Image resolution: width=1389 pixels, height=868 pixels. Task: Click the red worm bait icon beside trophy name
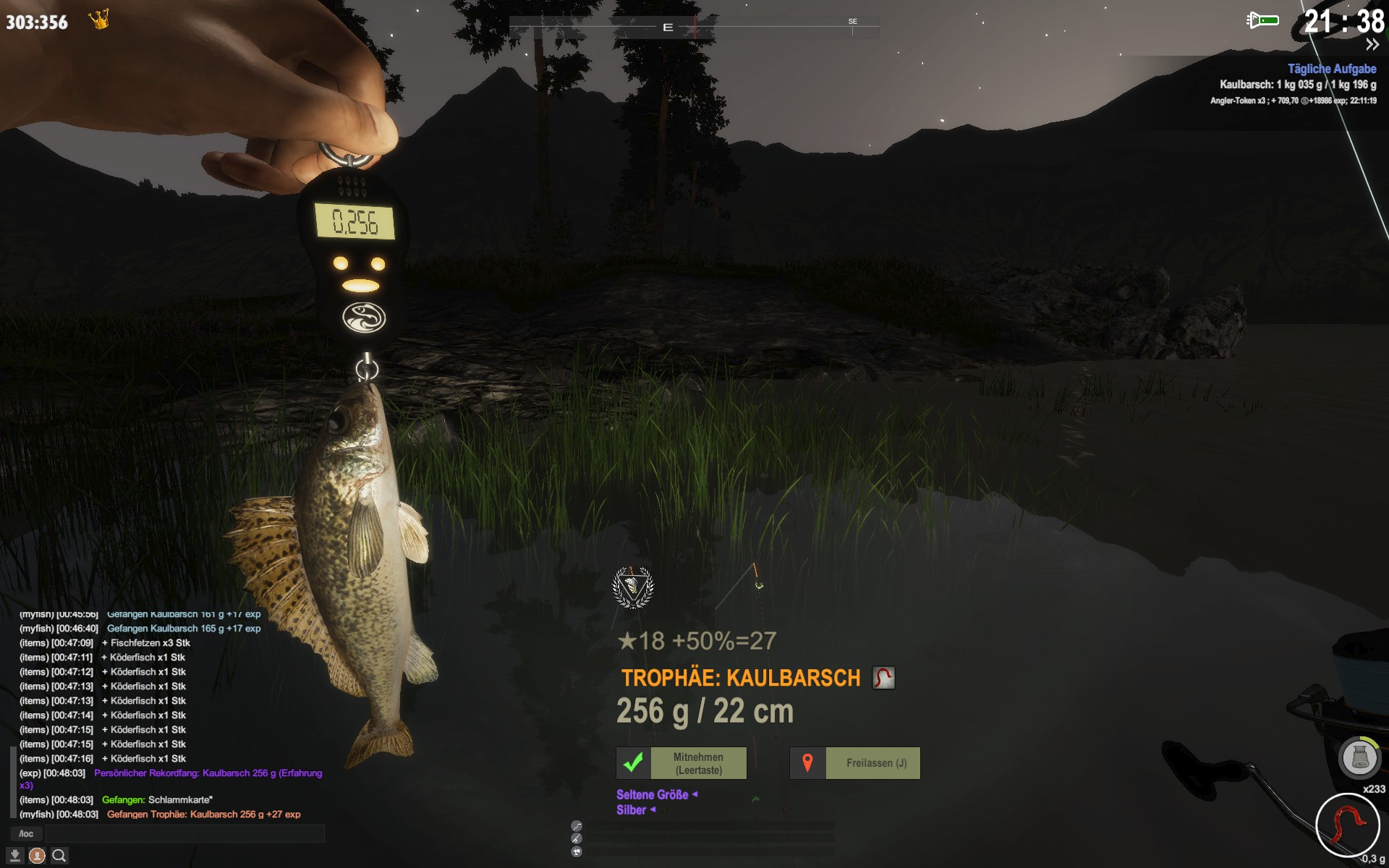[883, 678]
